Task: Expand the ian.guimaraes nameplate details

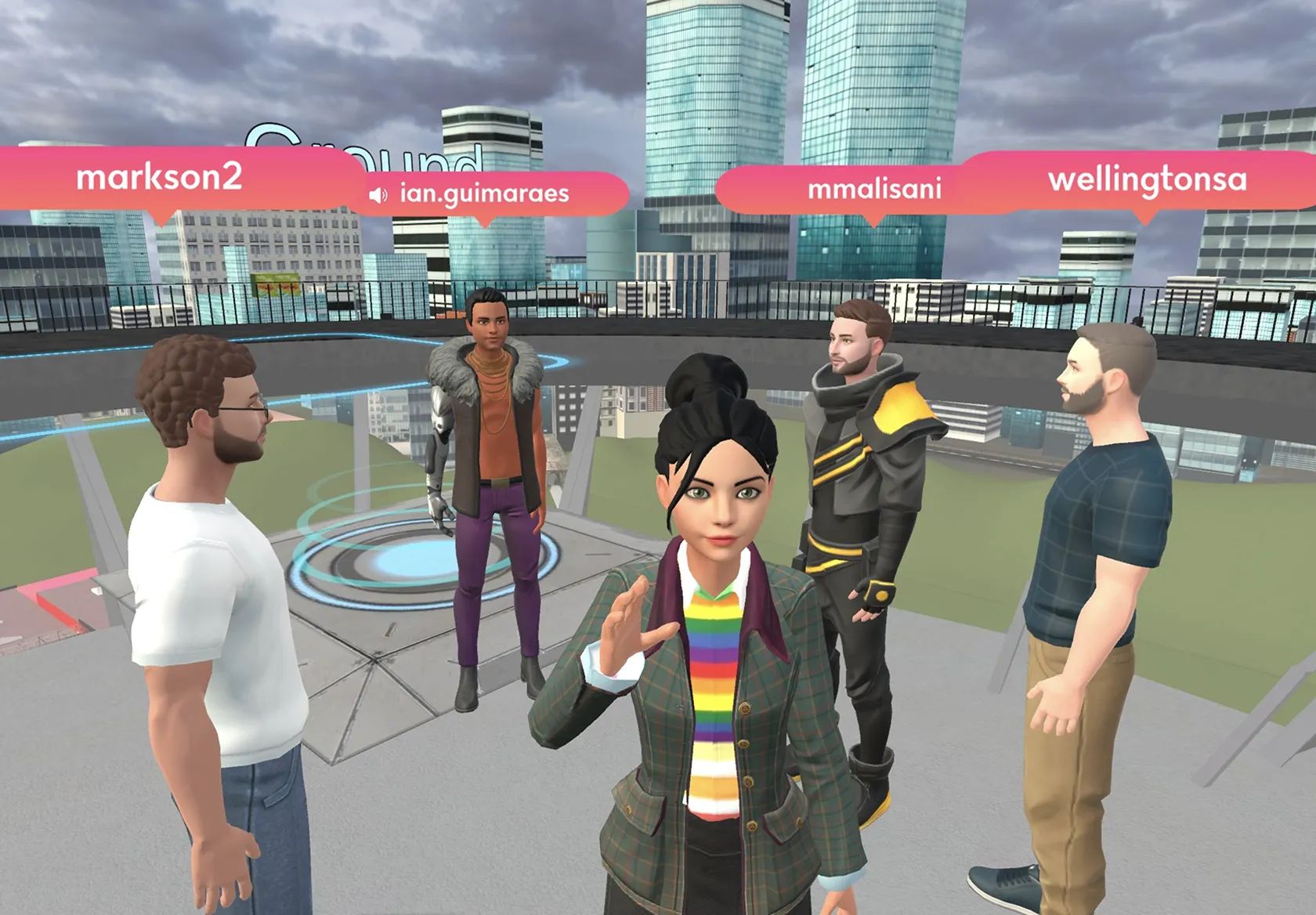Action: click(x=486, y=195)
